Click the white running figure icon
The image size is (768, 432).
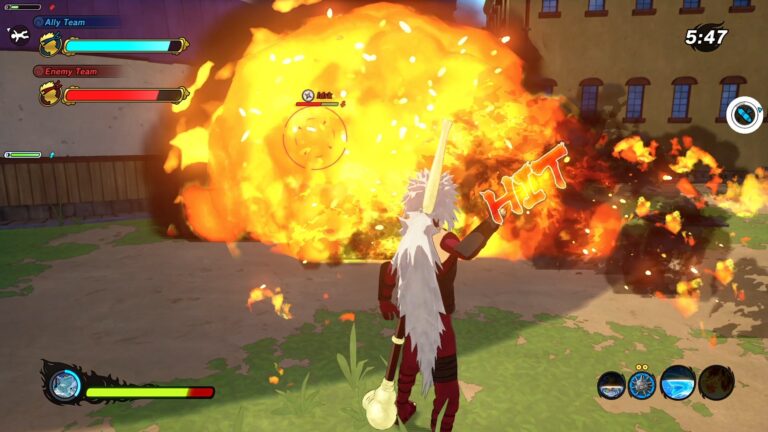click(x=18, y=36)
